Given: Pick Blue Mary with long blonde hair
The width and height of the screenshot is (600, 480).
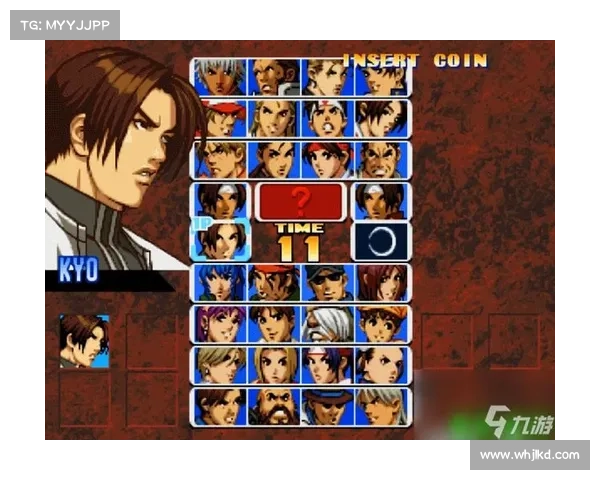Looking at the screenshot, I should (273, 364).
